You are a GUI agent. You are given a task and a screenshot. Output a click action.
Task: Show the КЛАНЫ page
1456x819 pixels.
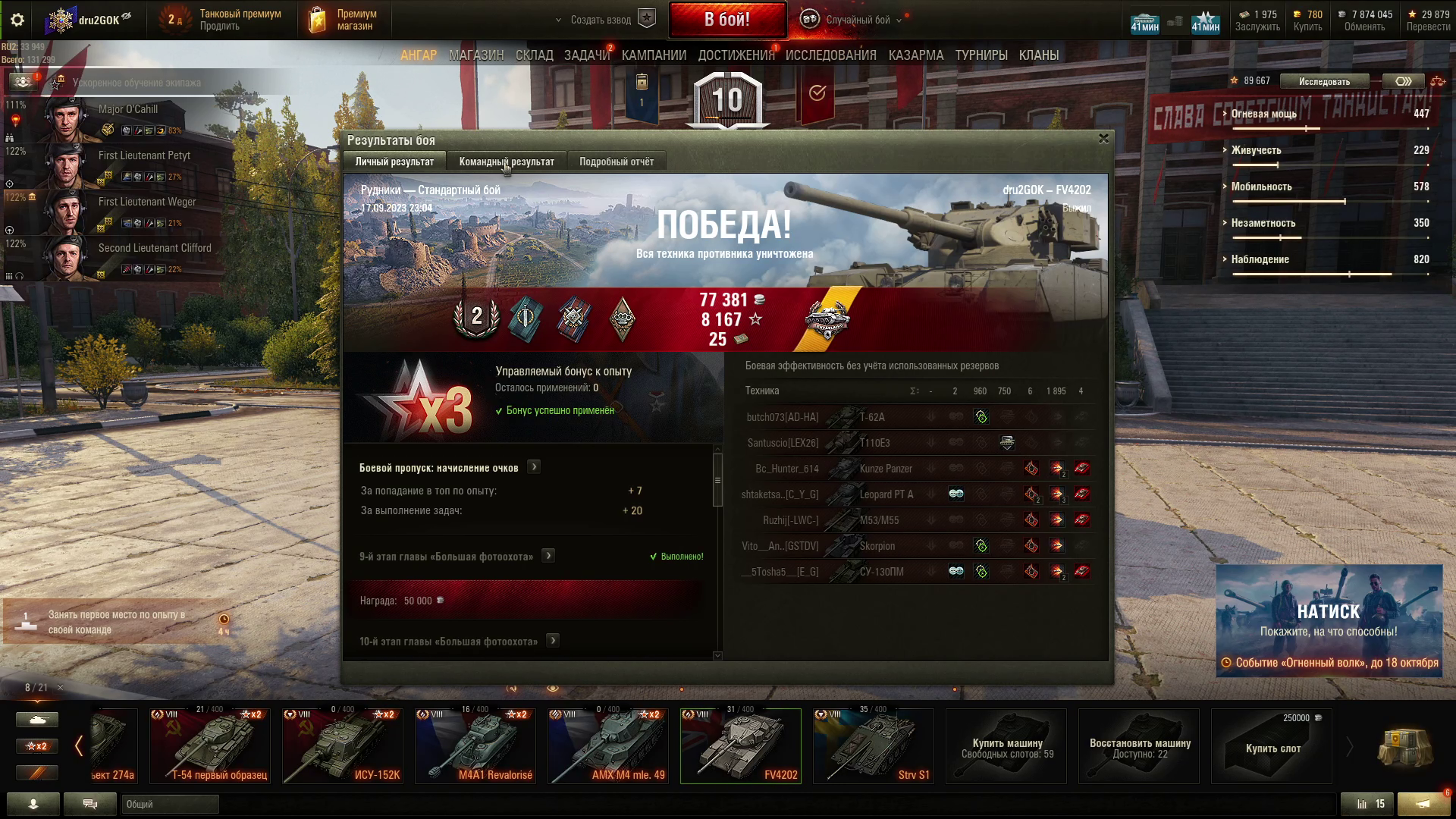(x=1039, y=55)
